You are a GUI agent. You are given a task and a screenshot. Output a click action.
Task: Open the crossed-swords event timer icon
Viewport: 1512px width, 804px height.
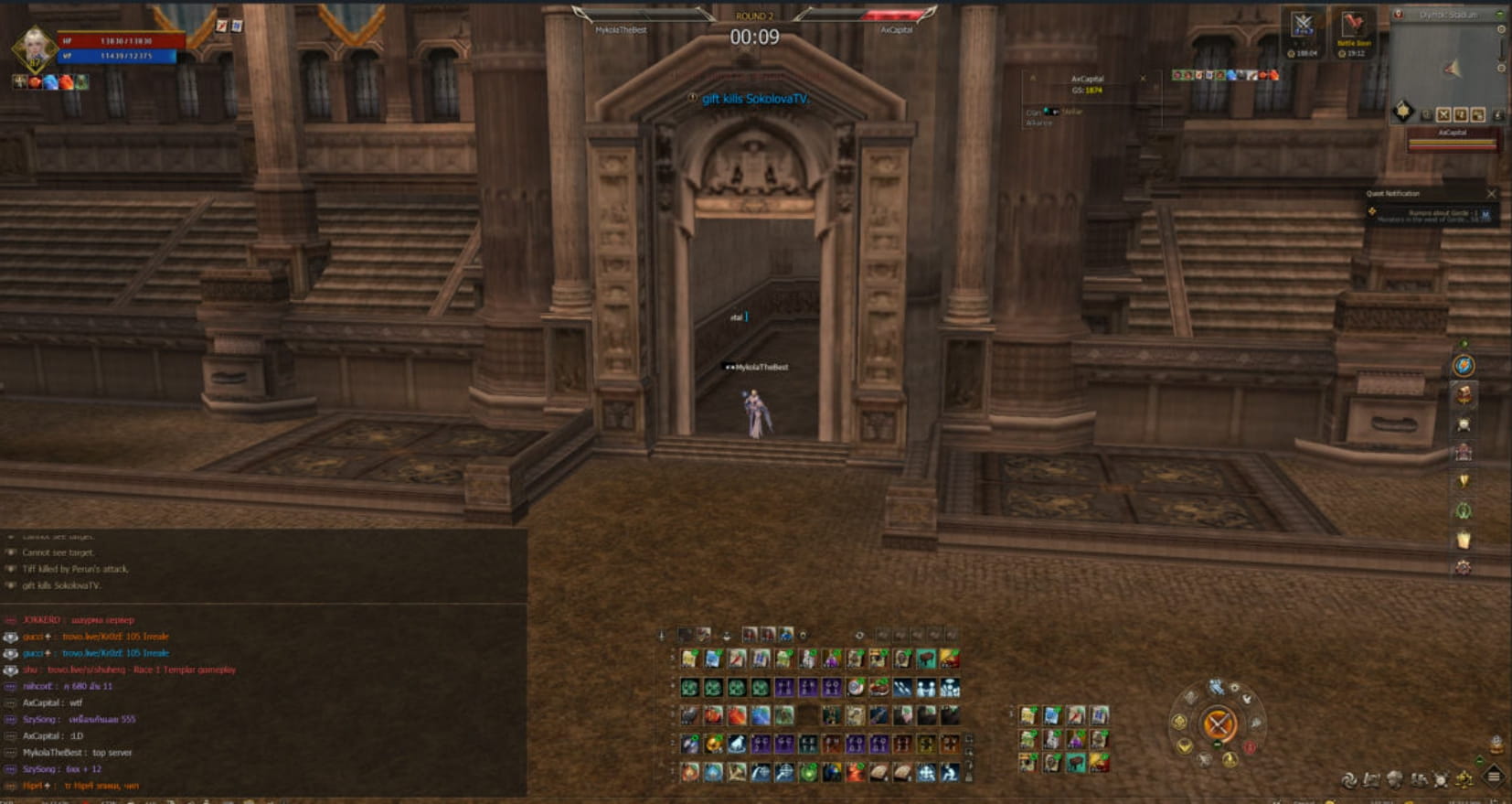pyautogui.click(x=1303, y=27)
